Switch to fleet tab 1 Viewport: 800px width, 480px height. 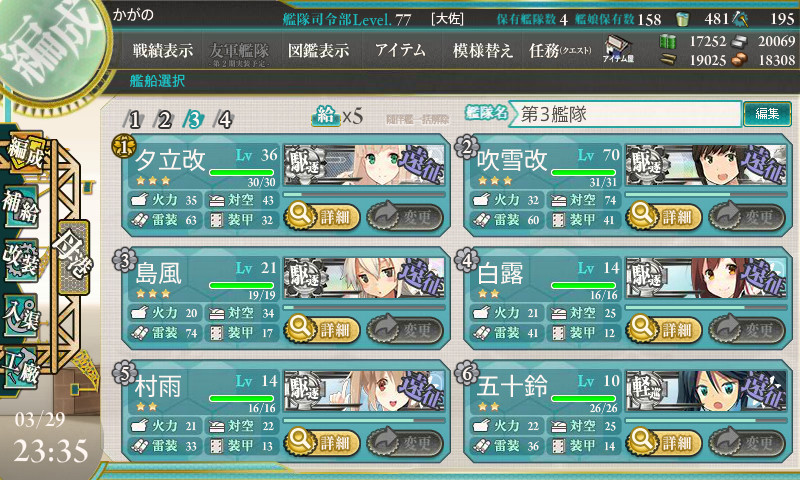134,120
